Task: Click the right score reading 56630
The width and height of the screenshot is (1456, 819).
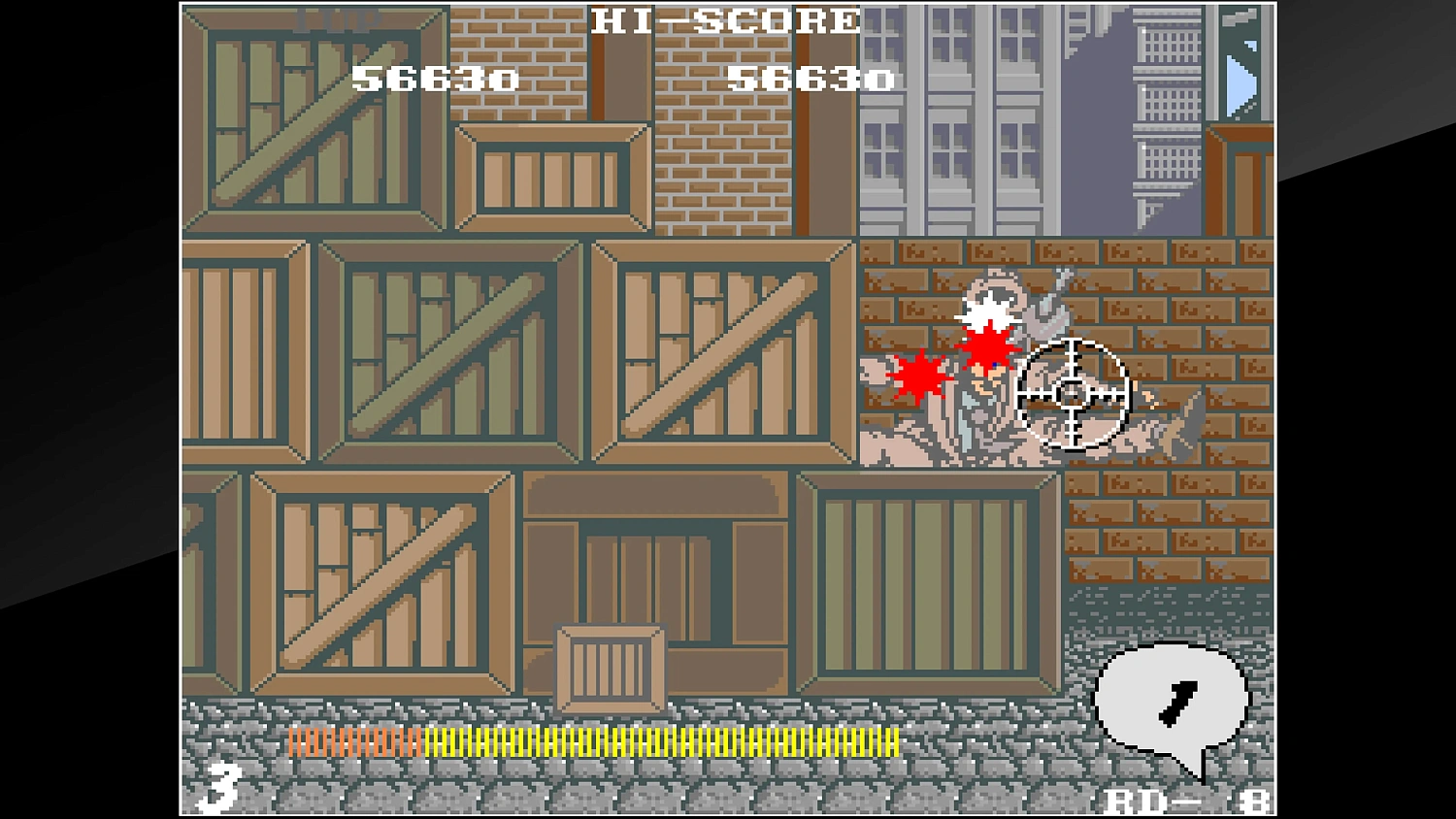Action: (x=811, y=78)
